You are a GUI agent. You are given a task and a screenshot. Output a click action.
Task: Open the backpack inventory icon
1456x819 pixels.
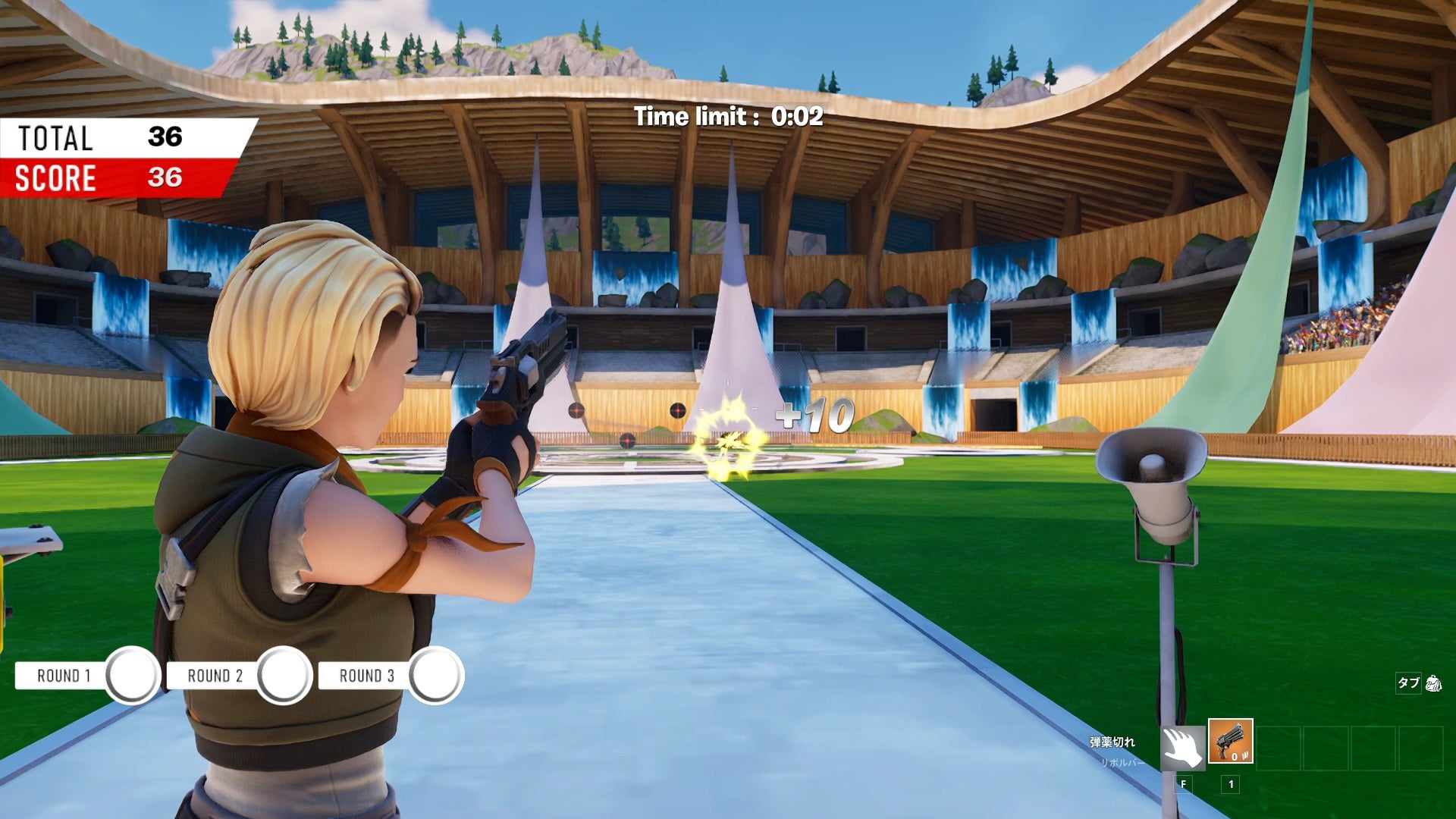(x=1433, y=683)
